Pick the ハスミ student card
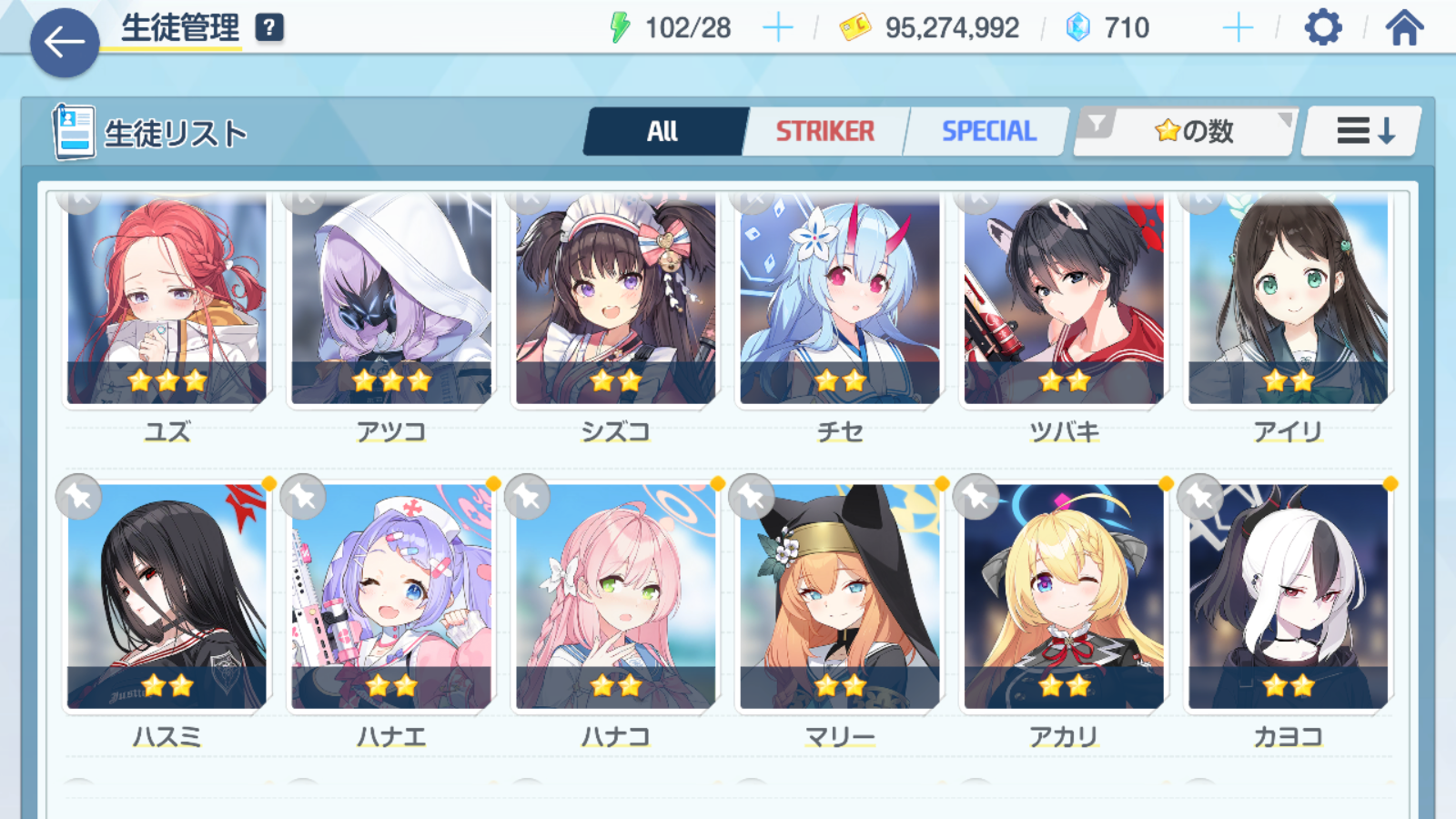Image resolution: width=1456 pixels, height=819 pixels. click(167, 596)
